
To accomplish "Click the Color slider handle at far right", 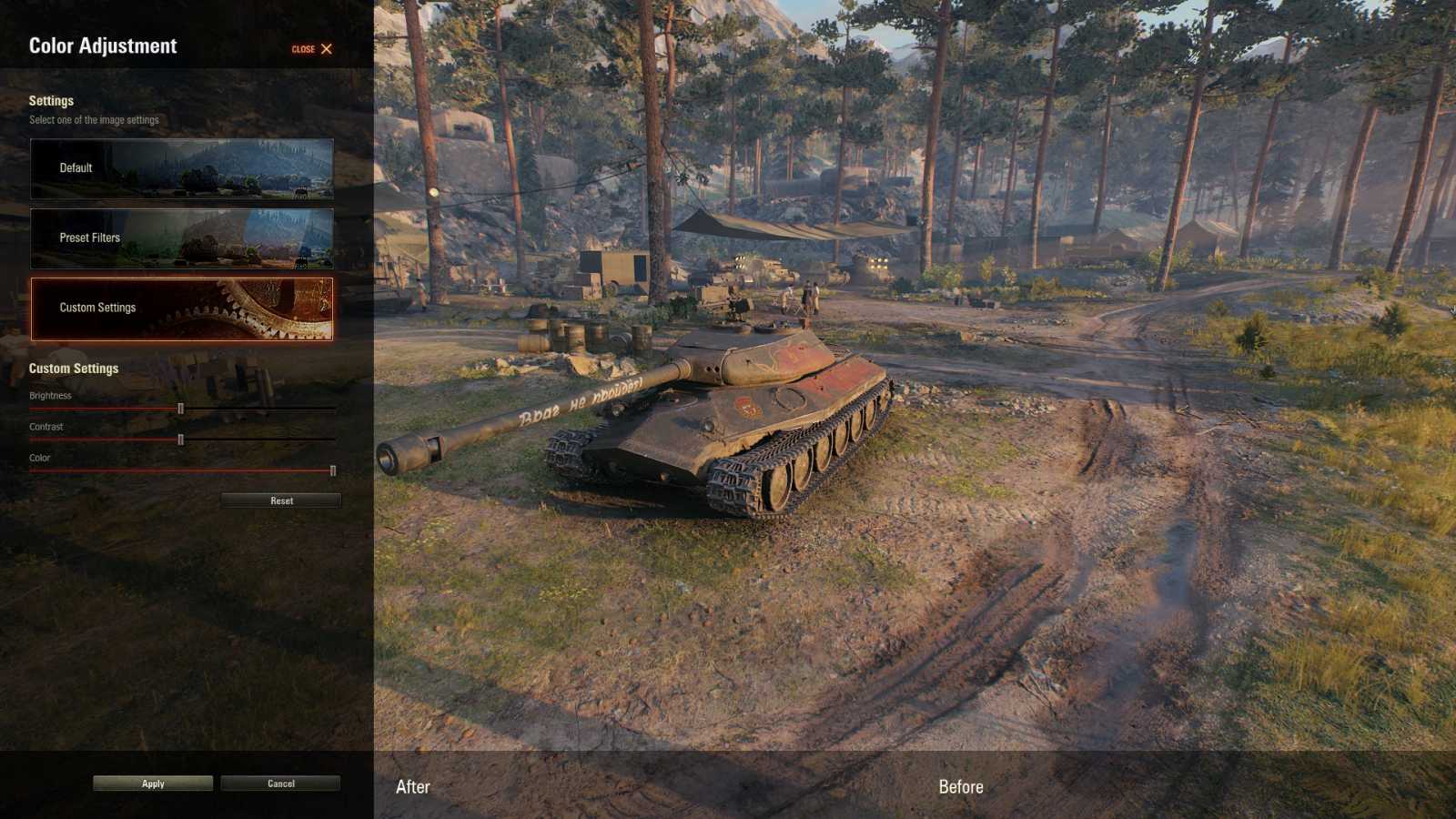I will point(333,470).
